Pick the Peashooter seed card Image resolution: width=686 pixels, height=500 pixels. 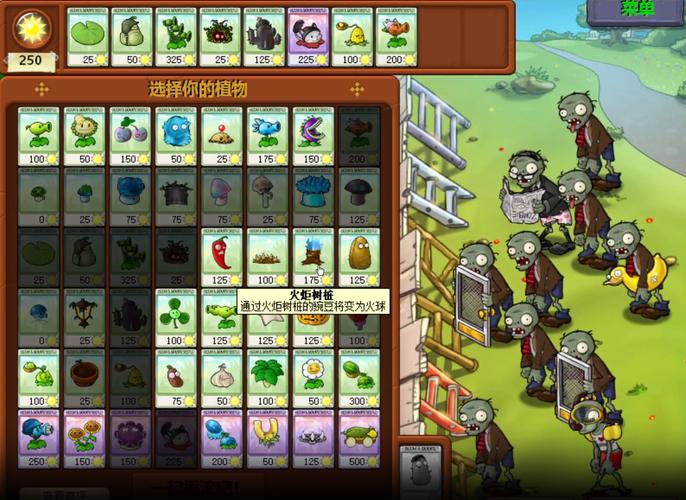(38, 136)
